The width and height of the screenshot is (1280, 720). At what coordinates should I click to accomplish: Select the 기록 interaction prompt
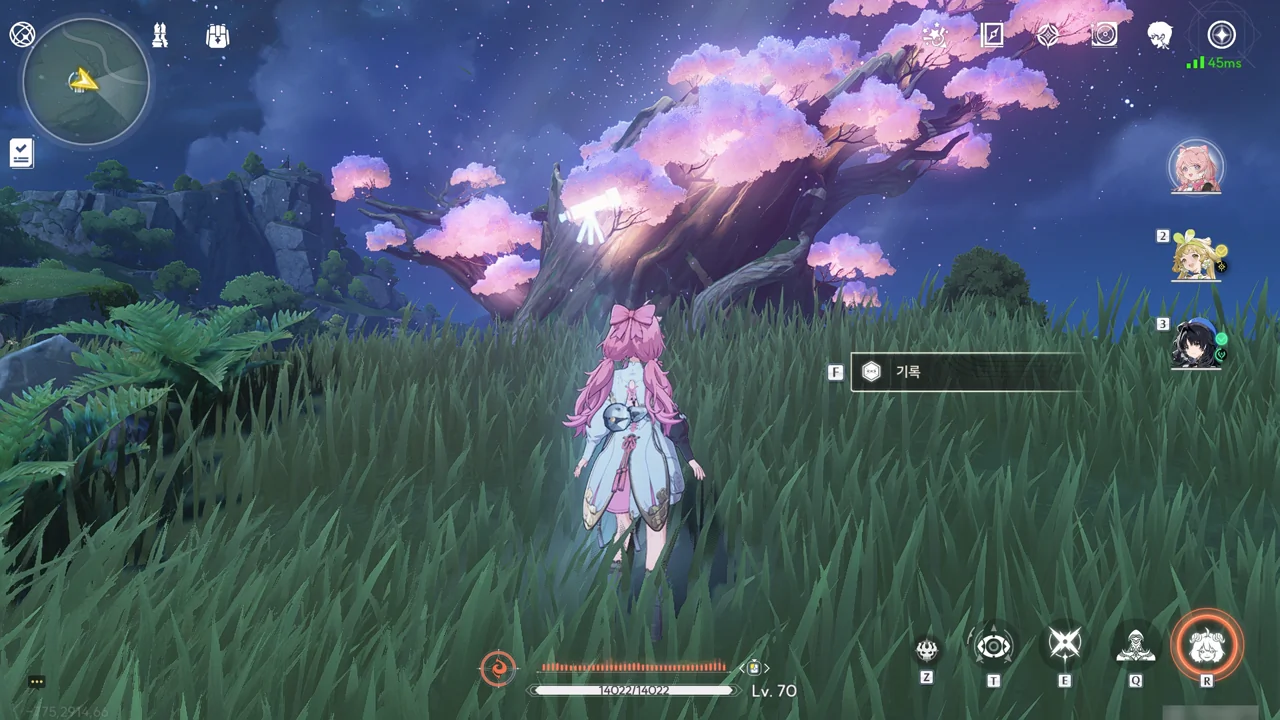[x=965, y=372]
